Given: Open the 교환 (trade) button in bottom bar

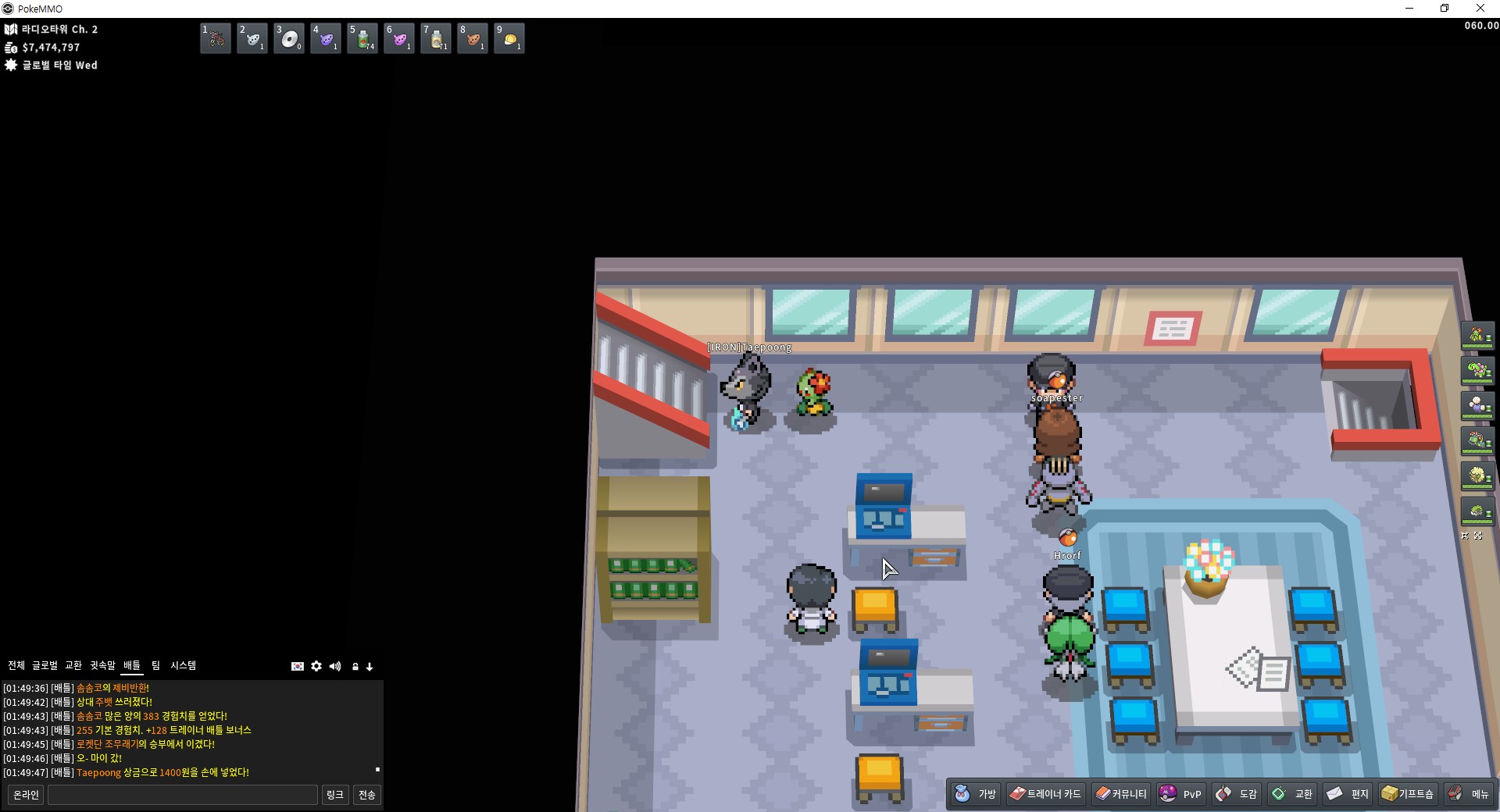Looking at the screenshot, I should coord(1292,794).
